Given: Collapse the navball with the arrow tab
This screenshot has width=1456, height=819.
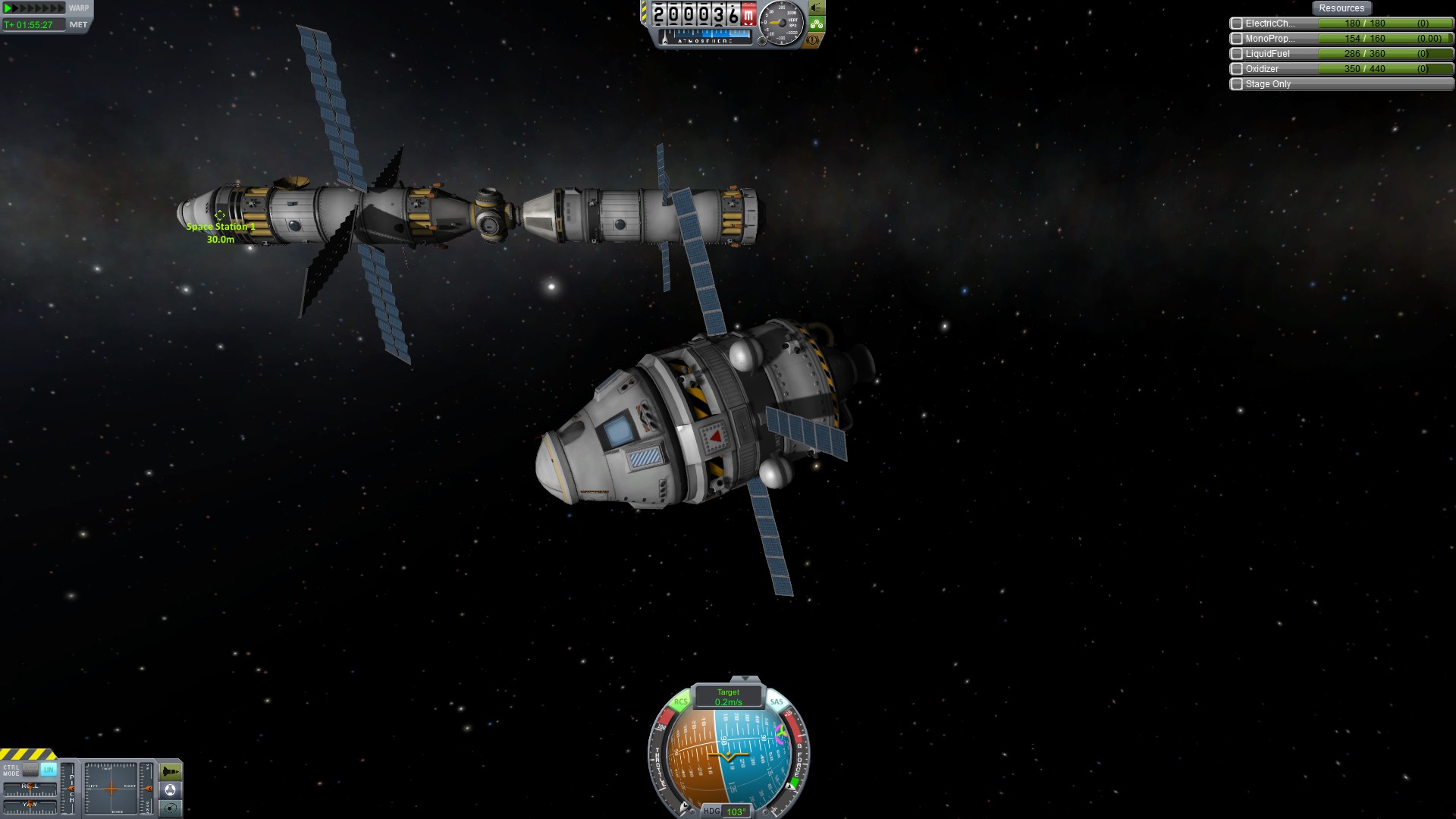Looking at the screenshot, I should click(745, 679).
